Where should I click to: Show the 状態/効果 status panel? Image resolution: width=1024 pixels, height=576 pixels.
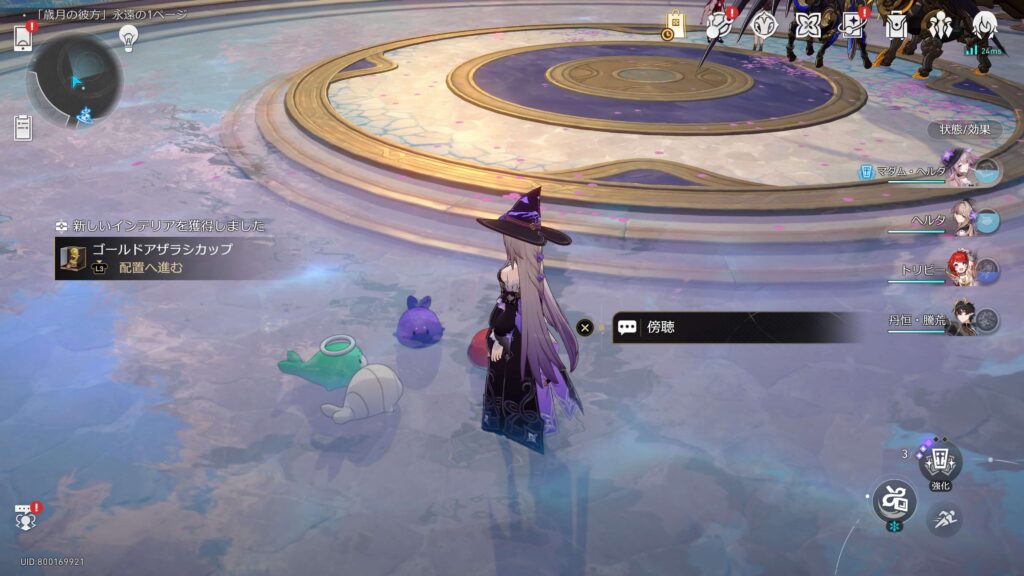point(964,129)
